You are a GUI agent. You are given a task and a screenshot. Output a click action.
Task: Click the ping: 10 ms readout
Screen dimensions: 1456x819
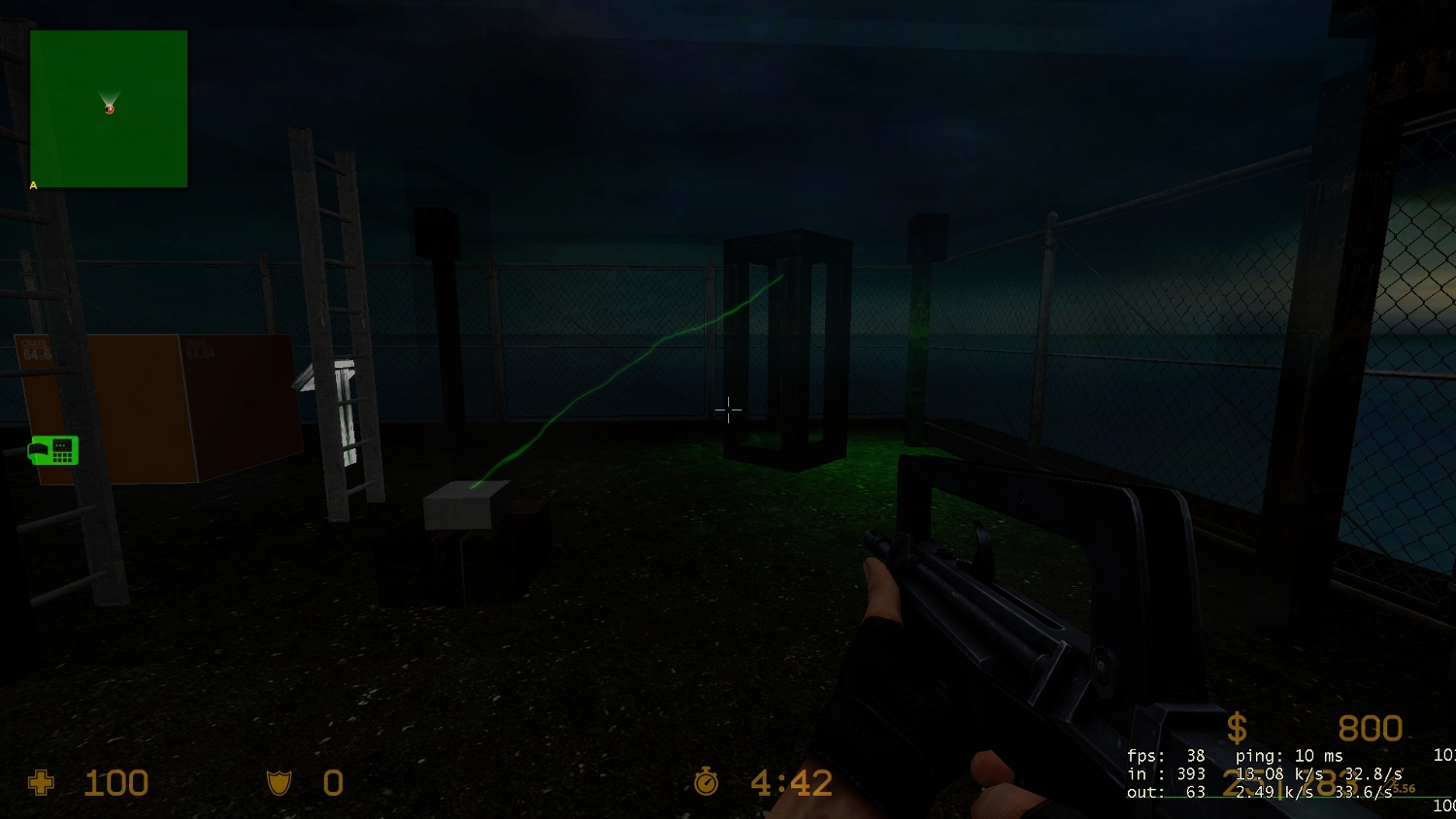tap(1290, 755)
